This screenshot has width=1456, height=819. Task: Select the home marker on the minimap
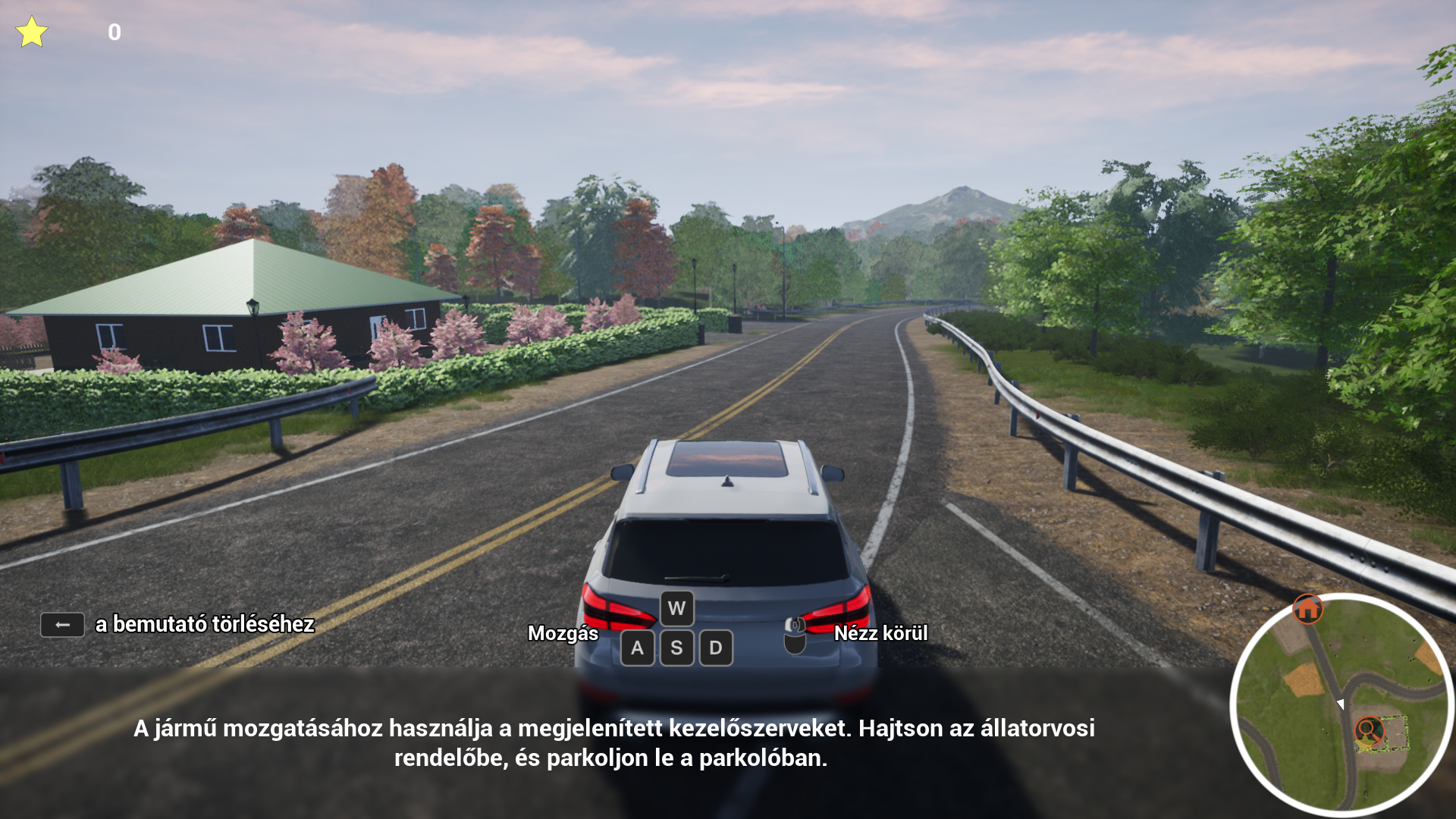(1307, 608)
